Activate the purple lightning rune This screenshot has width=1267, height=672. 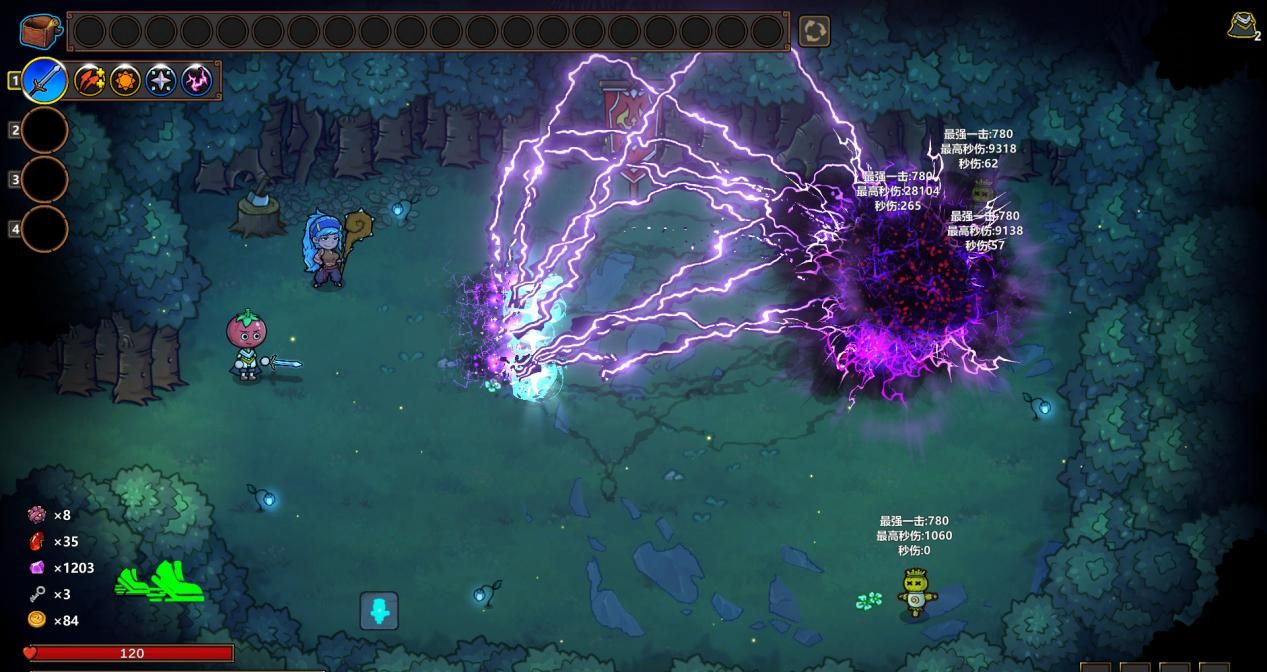click(x=197, y=80)
